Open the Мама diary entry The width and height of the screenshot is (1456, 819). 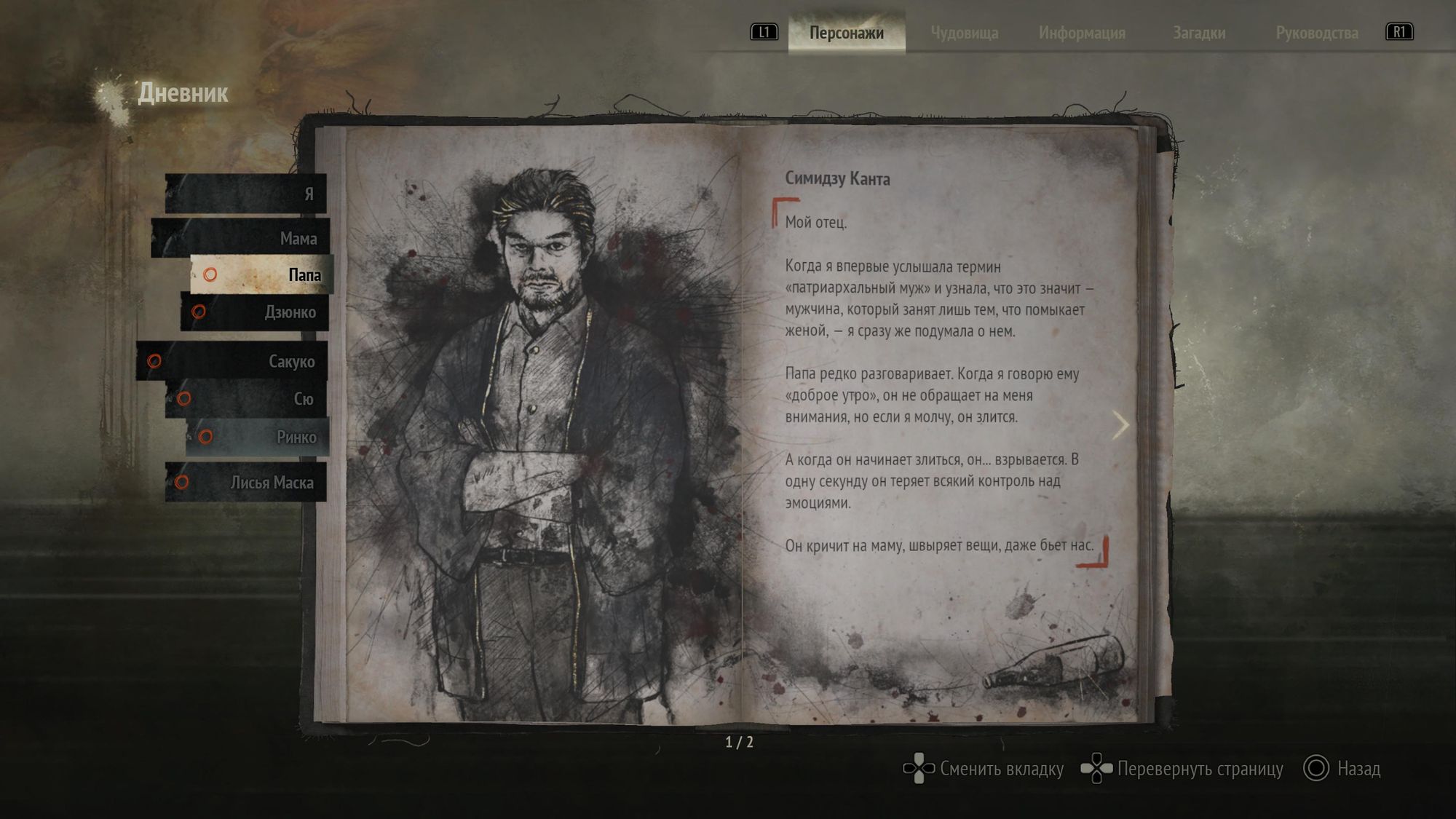[x=240, y=238]
